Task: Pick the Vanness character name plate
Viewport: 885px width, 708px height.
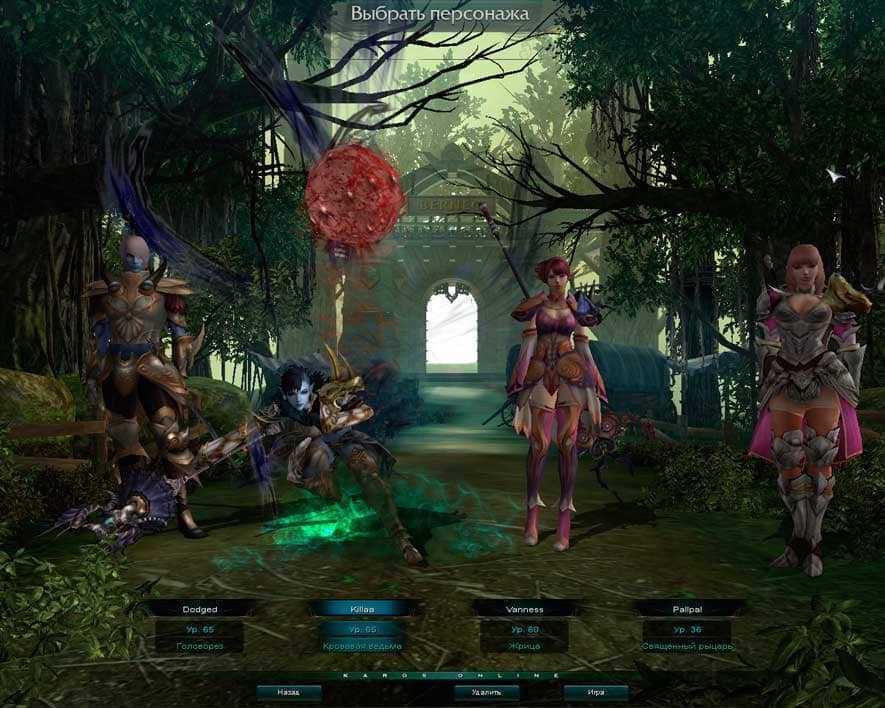Action: click(524, 608)
